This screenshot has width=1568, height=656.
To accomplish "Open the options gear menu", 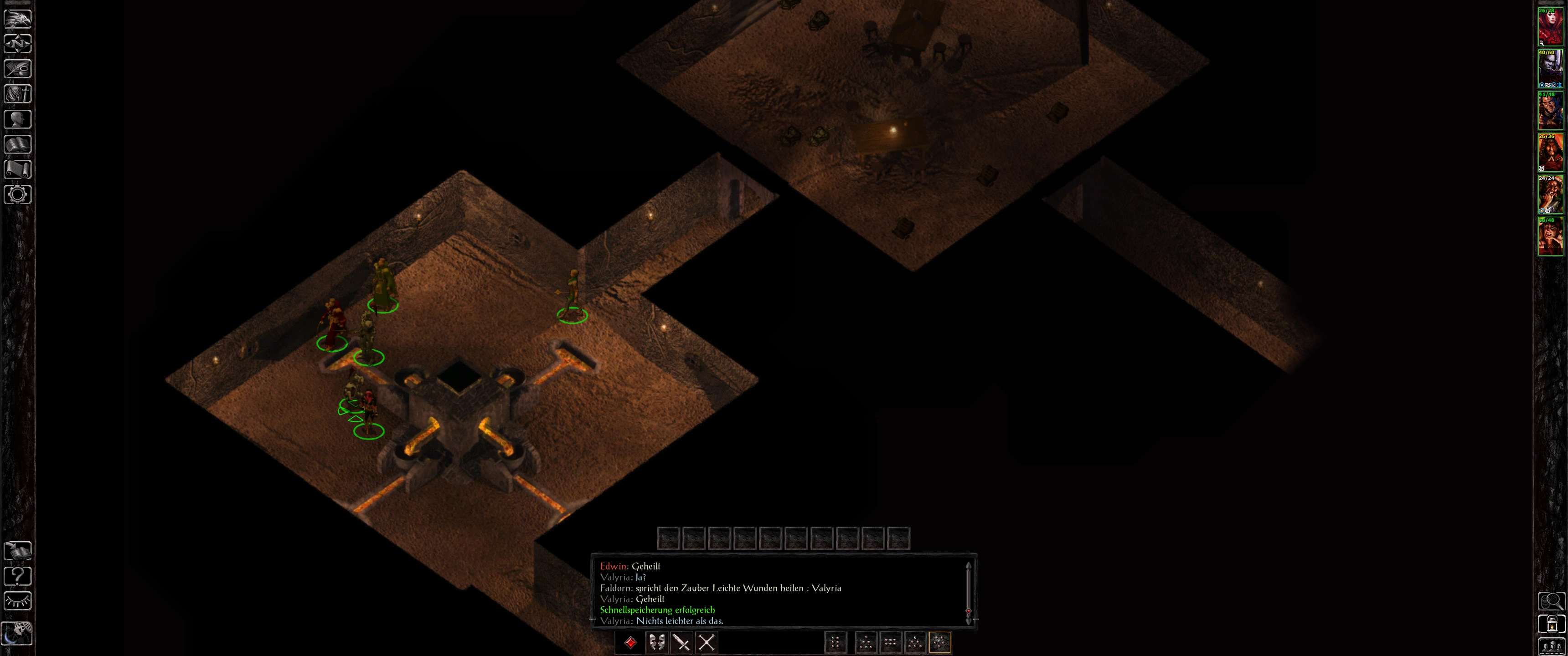I will pyautogui.click(x=18, y=195).
